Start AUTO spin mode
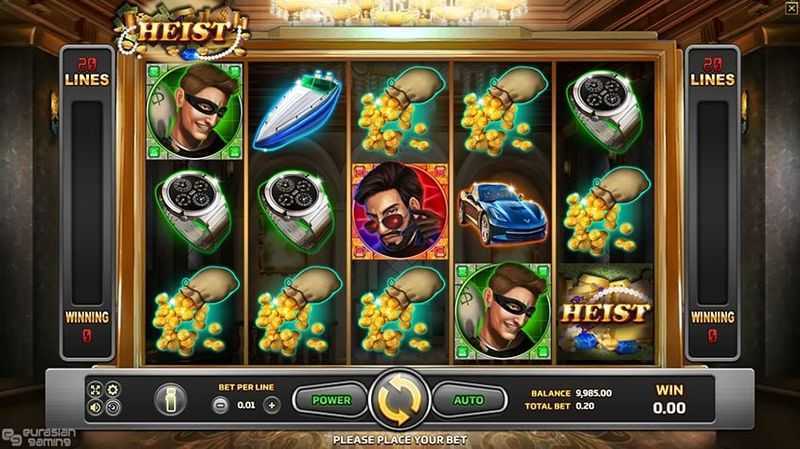The image size is (800, 449). [x=469, y=400]
